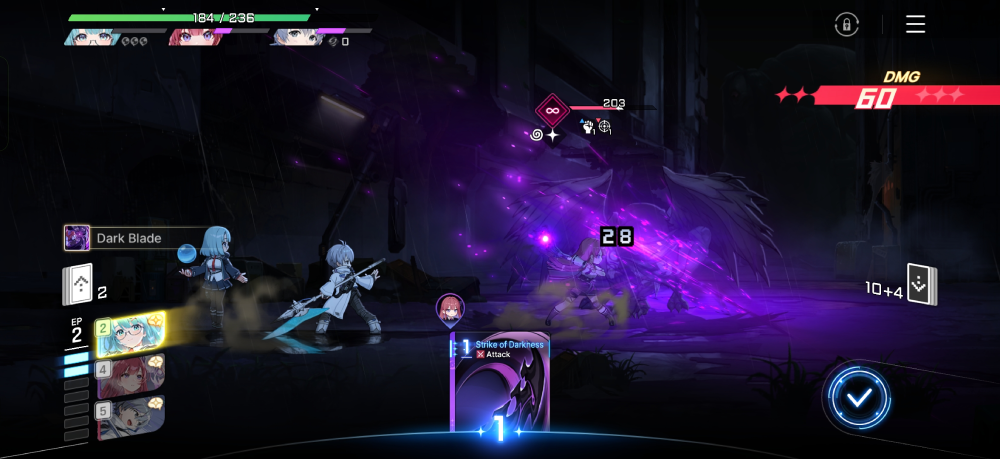The width and height of the screenshot is (1000, 459).
Task: Open the teal-haired party member's top portrait
Action: tap(92, 37)
